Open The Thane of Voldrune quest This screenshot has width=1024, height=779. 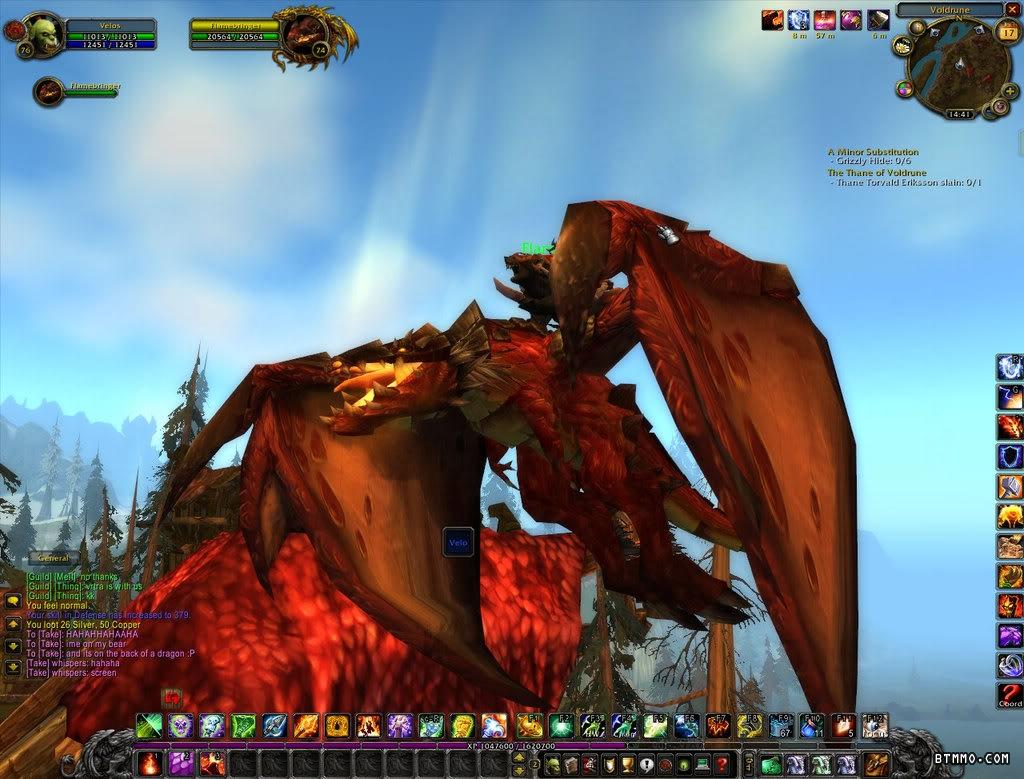tap(876, 173)
